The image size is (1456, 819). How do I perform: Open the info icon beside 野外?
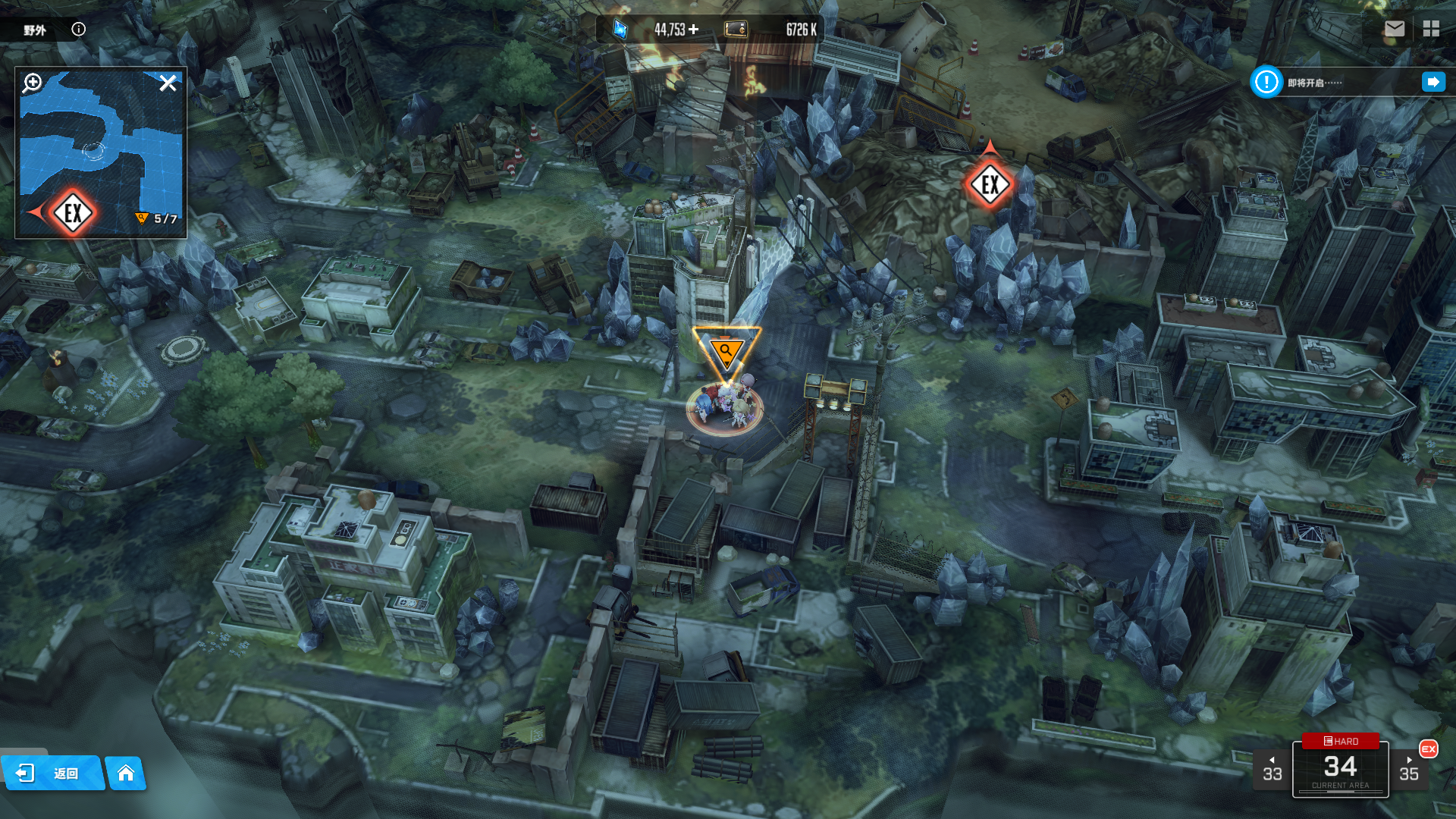pos(78,30)
